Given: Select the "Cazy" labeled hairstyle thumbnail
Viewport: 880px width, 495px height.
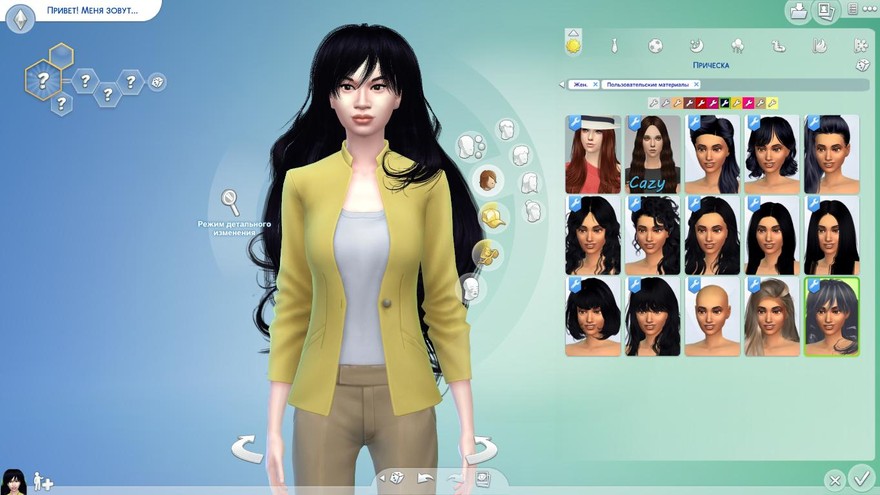Looking at the screenshot, I should tap(653, 154).
